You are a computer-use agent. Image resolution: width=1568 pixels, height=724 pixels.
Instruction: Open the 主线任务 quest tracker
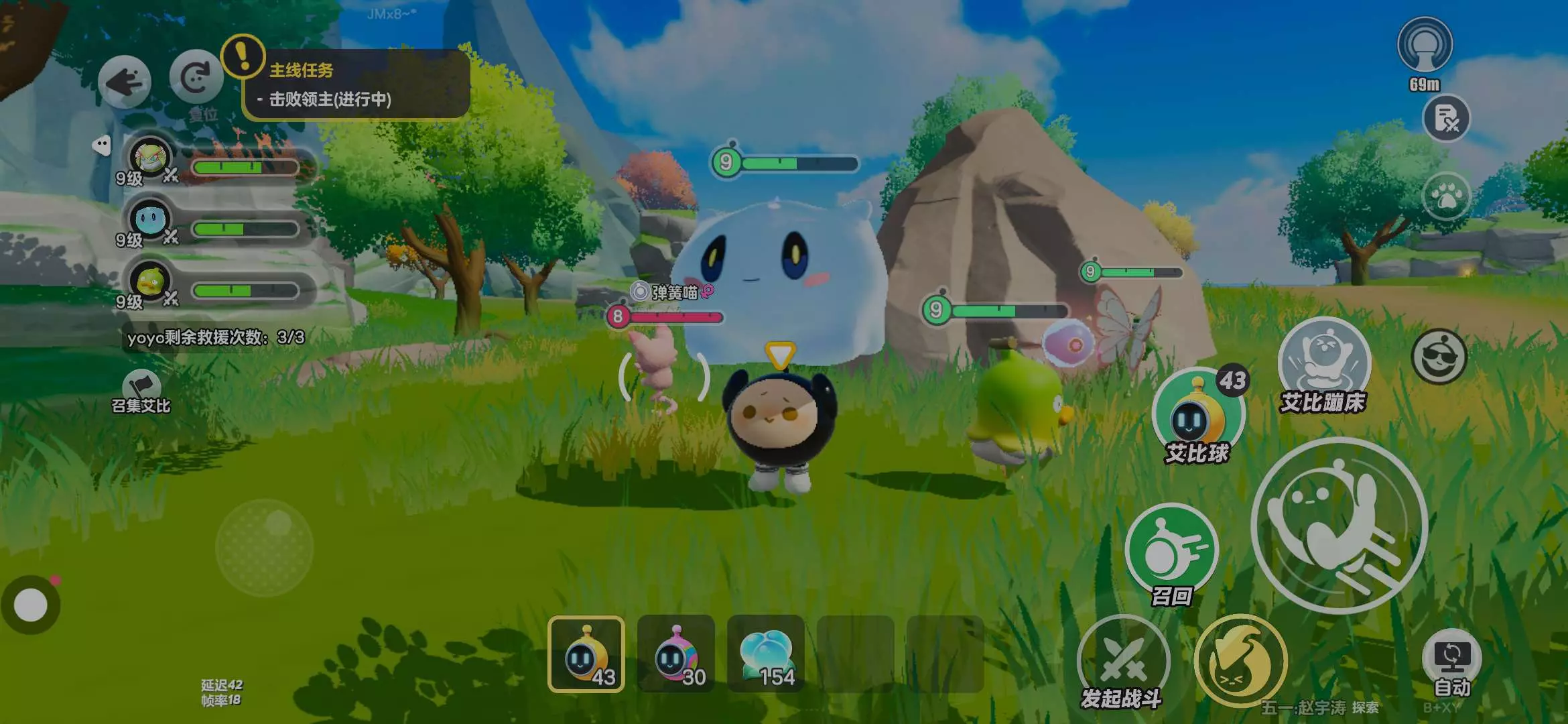355,85
